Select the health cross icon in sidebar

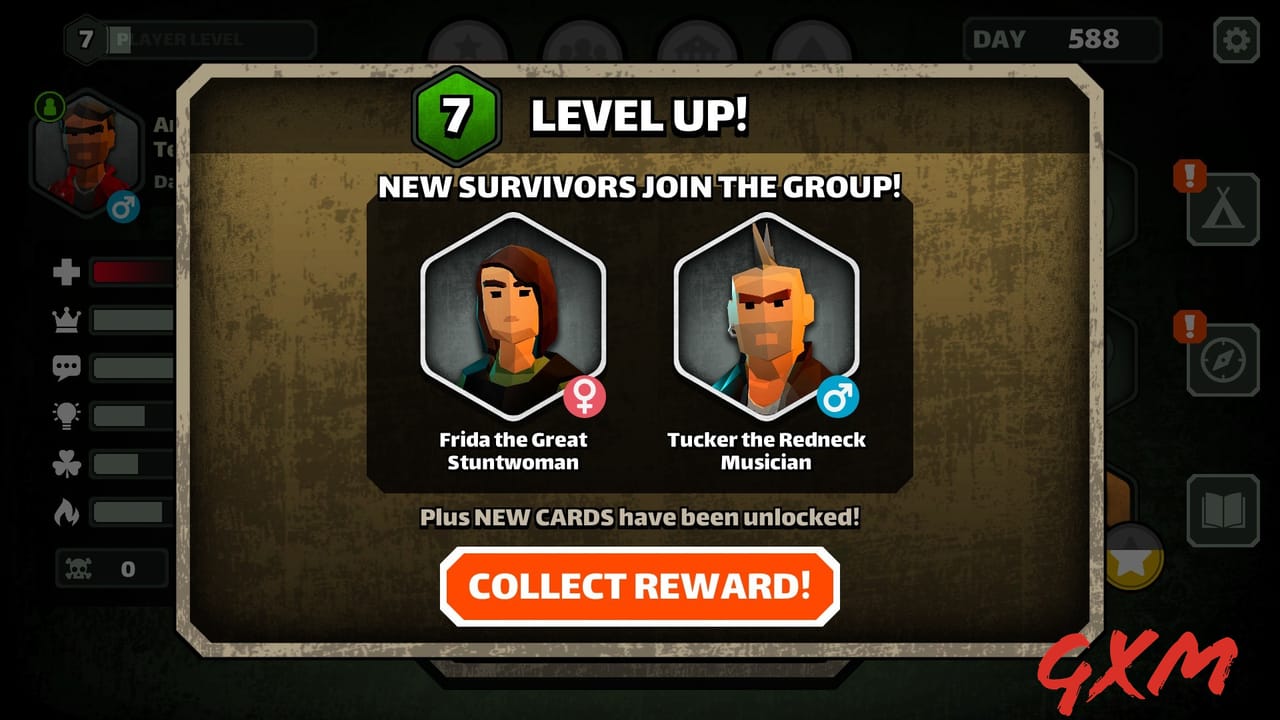click(65, 268)
